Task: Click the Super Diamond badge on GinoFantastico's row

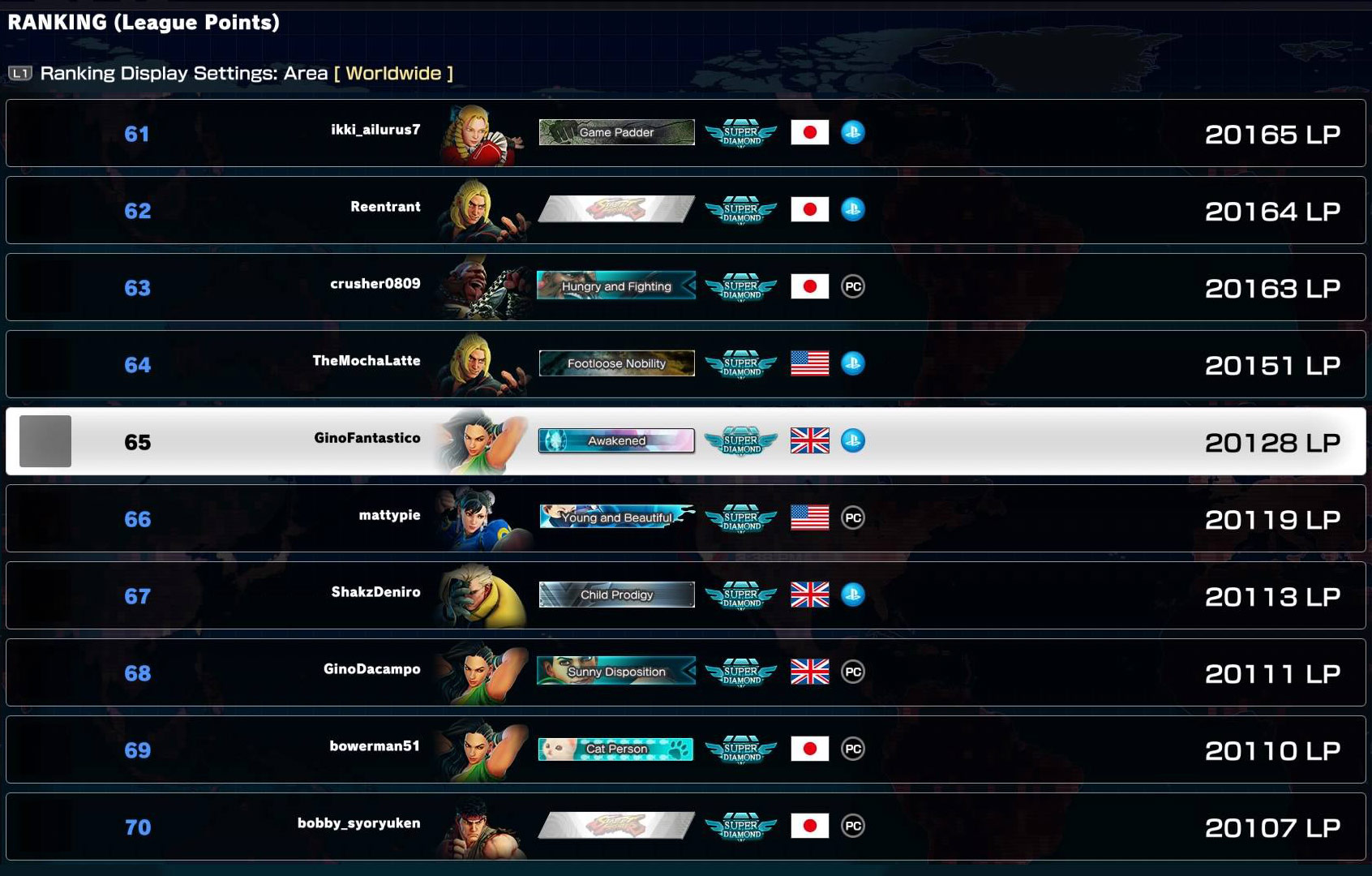Action: (739, 441)
